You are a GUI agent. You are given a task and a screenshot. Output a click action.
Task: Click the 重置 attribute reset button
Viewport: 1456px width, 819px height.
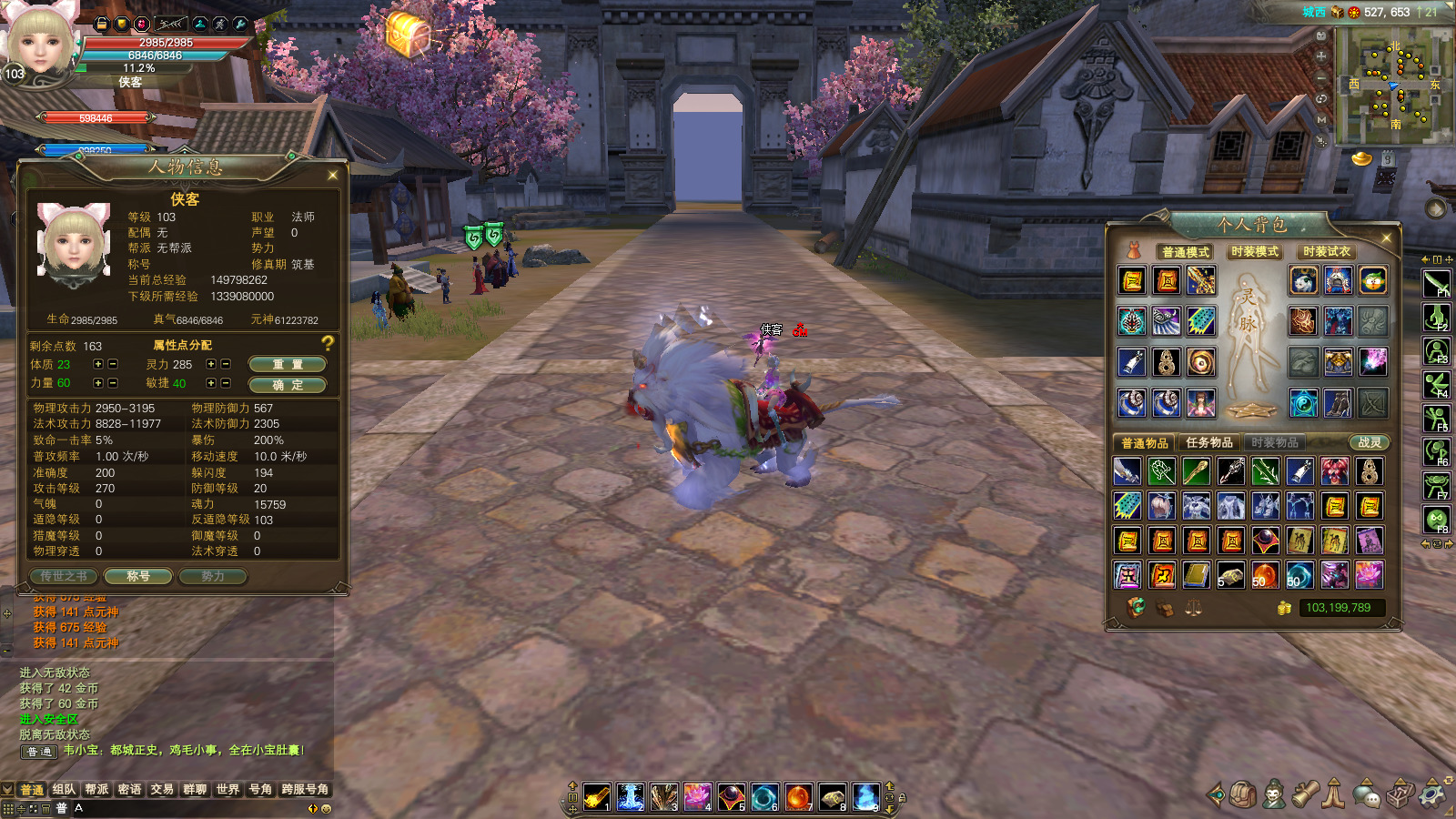[x=288, y=364]
